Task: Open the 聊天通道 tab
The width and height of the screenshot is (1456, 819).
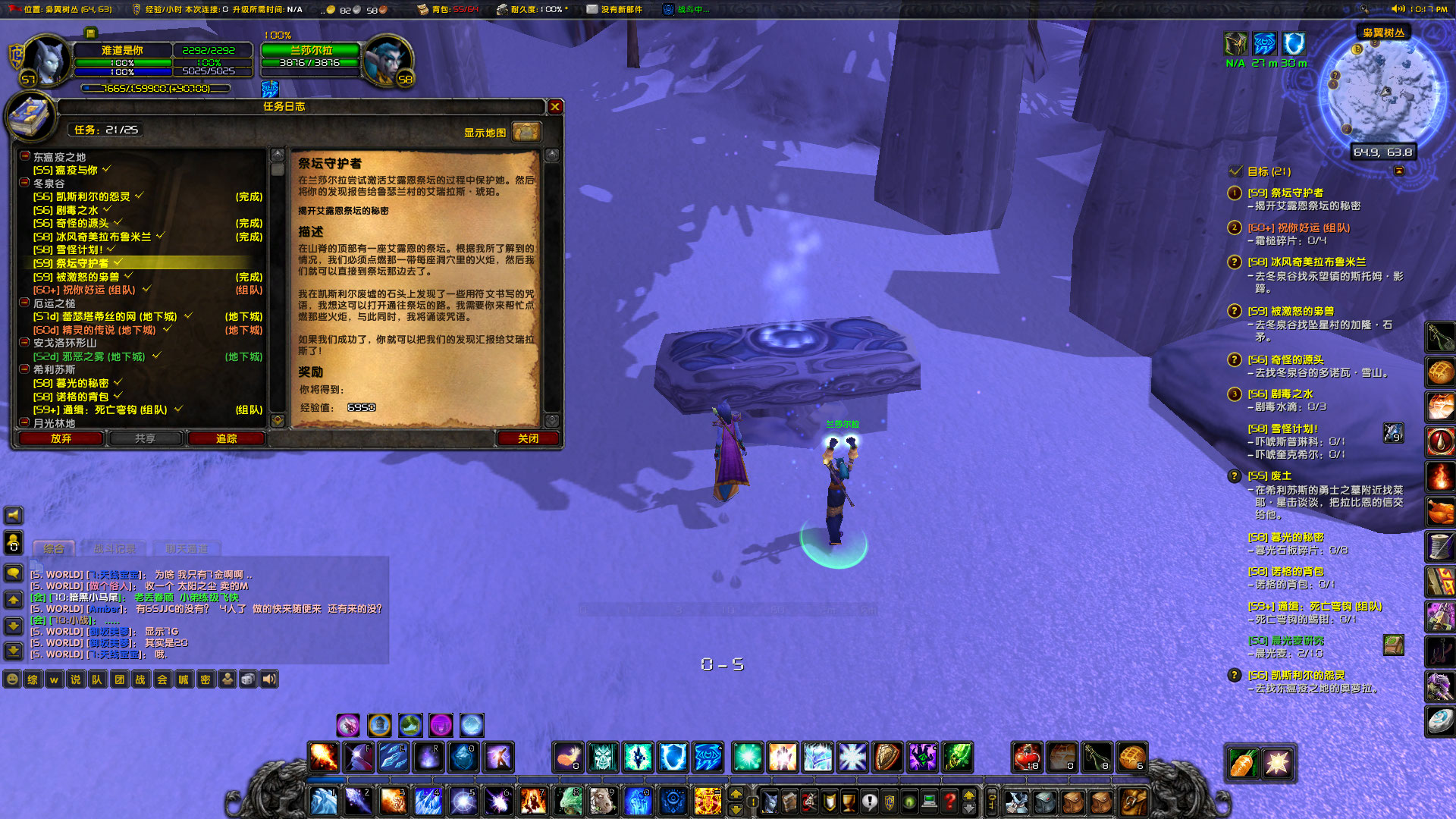Action: point(187,549)
